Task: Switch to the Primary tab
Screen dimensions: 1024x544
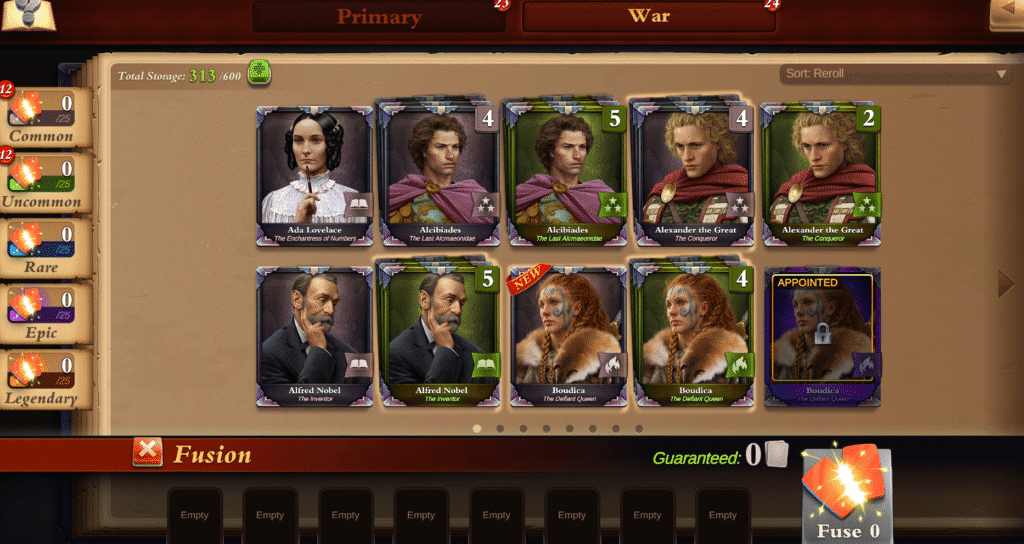Action: click(379, 17)
